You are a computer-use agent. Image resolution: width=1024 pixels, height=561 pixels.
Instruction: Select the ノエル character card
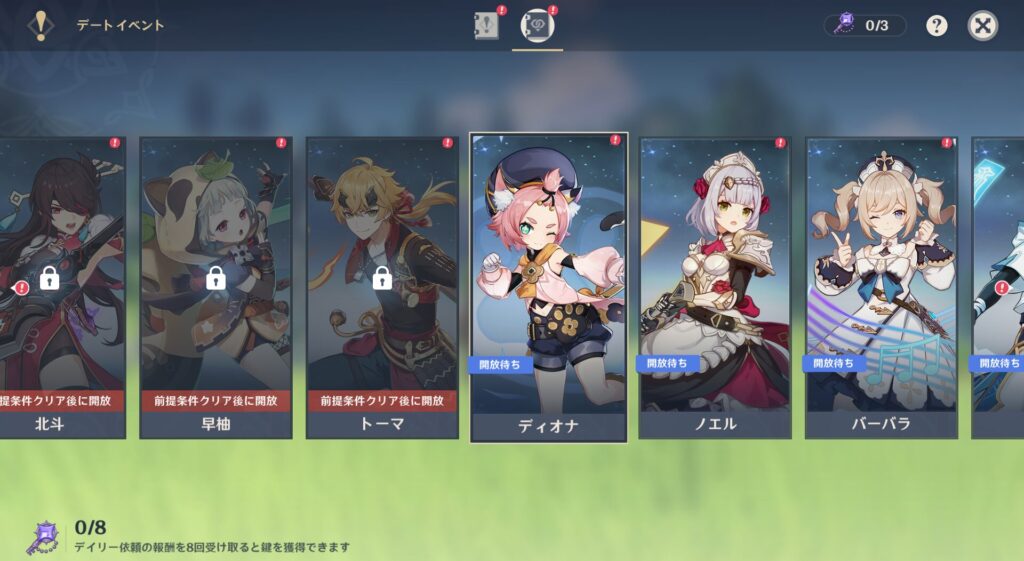pos(715,287)
